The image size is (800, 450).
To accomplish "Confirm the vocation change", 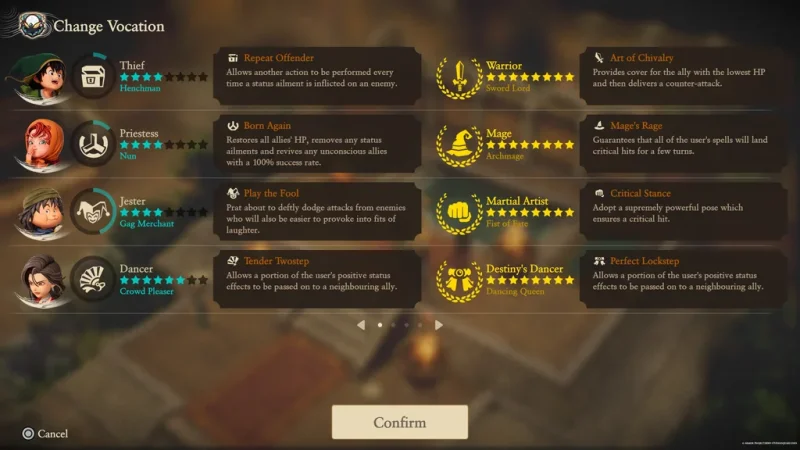I will (399, 422).
